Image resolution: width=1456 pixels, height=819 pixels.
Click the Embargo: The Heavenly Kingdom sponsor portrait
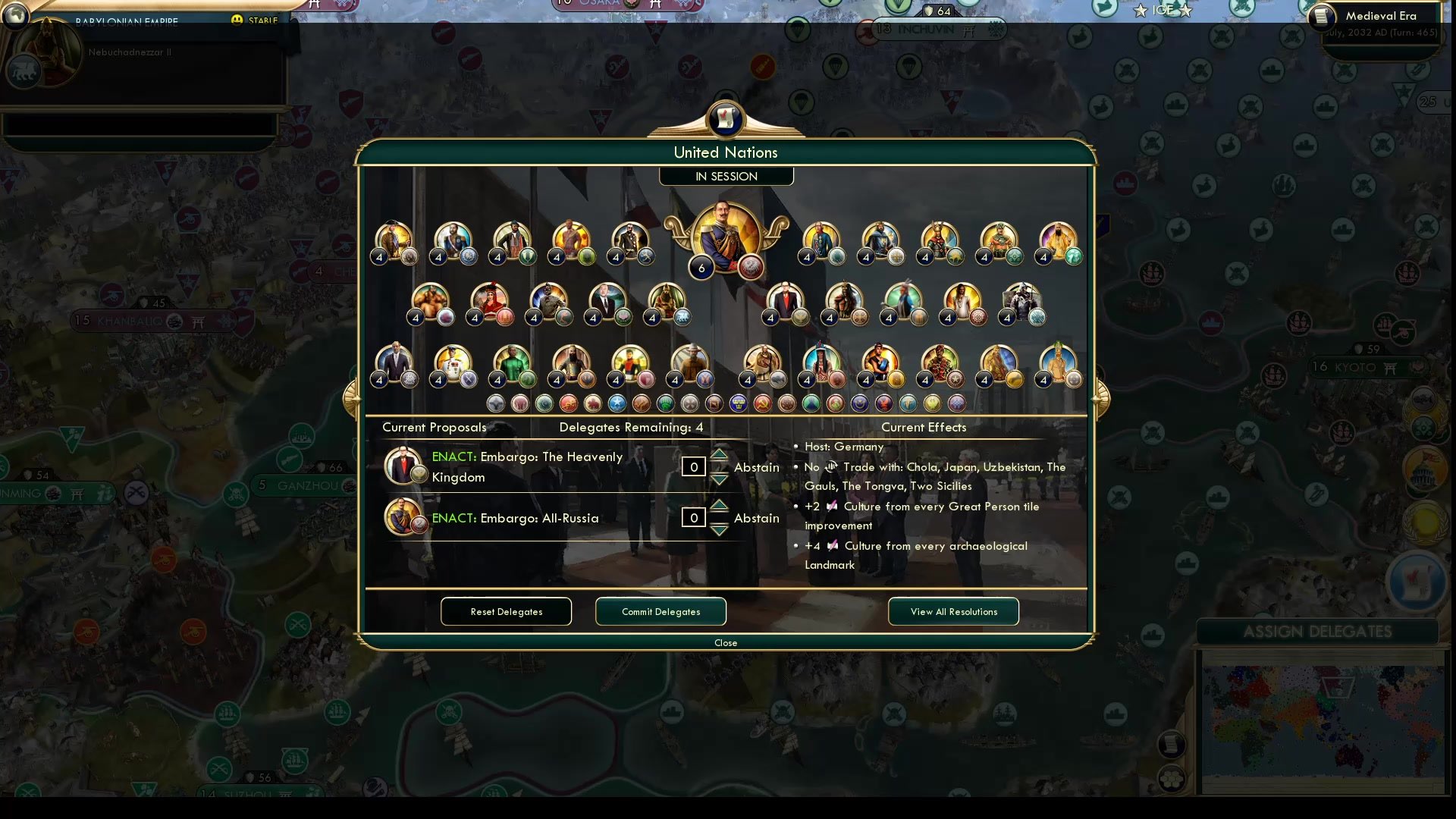click(x=403, y=466)
